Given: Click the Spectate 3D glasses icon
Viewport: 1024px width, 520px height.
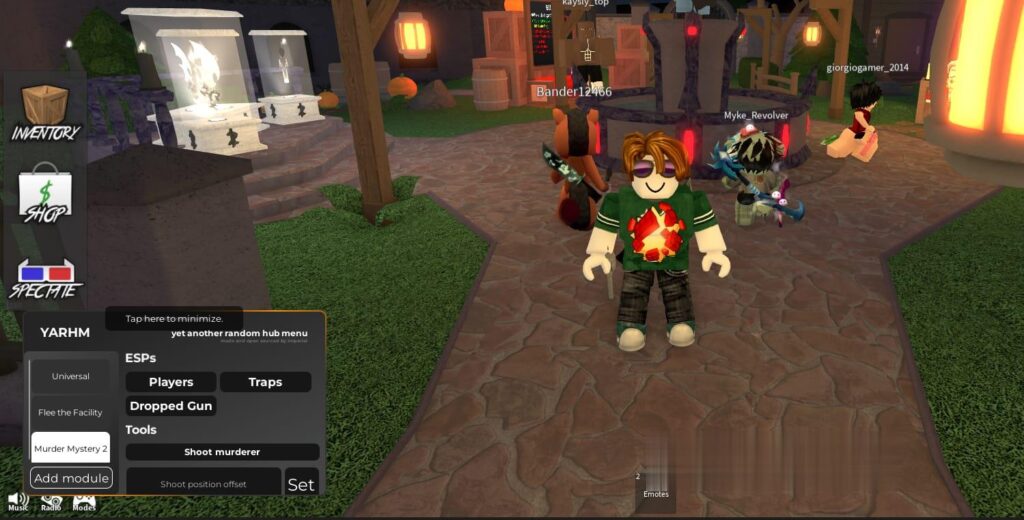Looking at the screenshot, I should 45,277.
